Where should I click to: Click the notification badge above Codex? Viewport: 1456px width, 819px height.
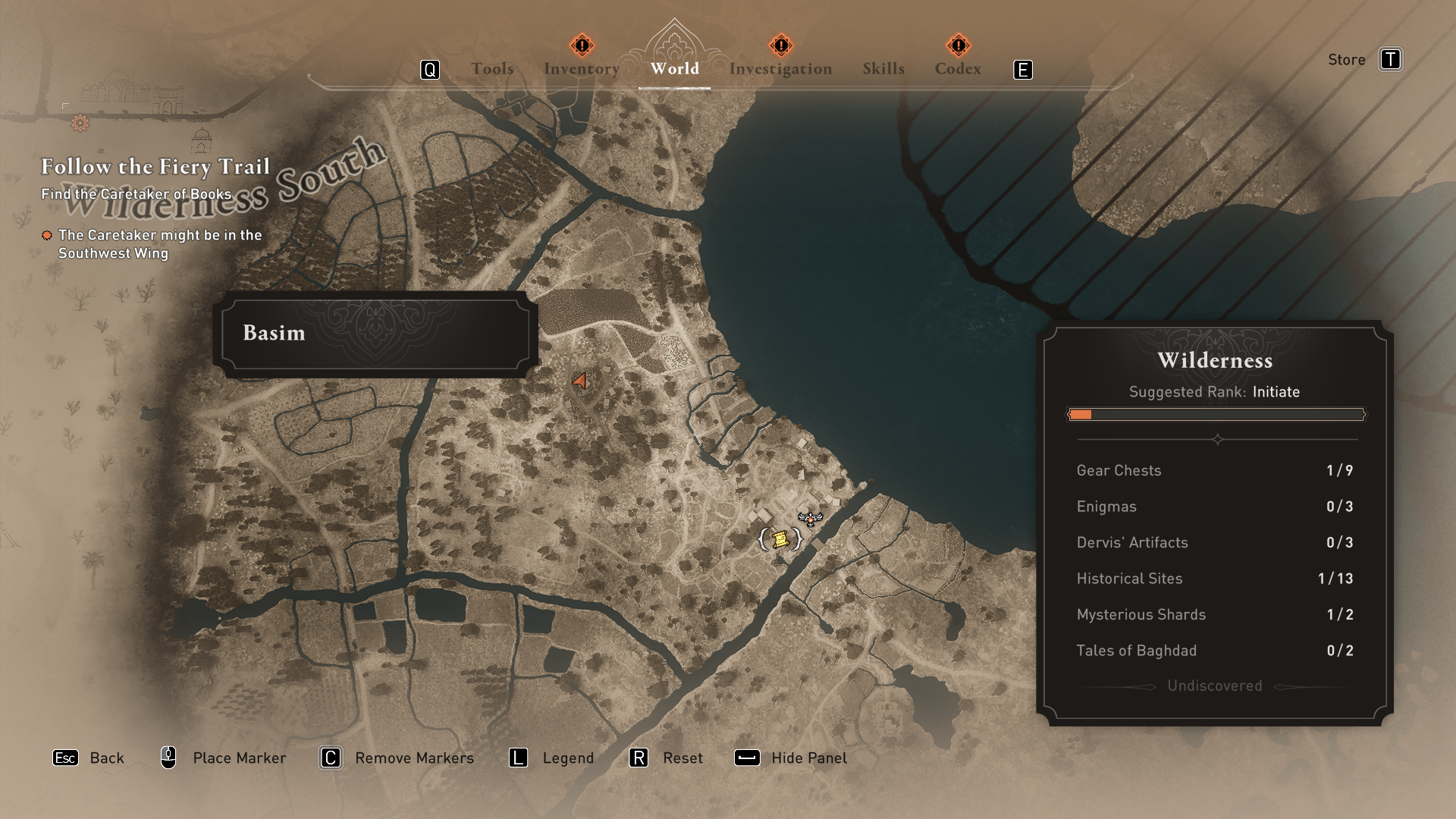[x=959, y=45]
